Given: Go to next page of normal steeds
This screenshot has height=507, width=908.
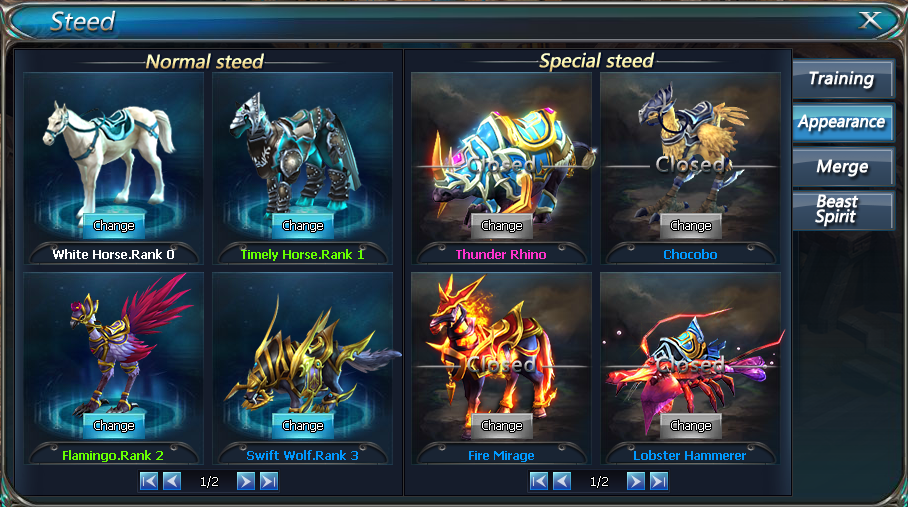Looking at the screenshot, I should click(x=245, y=481).
